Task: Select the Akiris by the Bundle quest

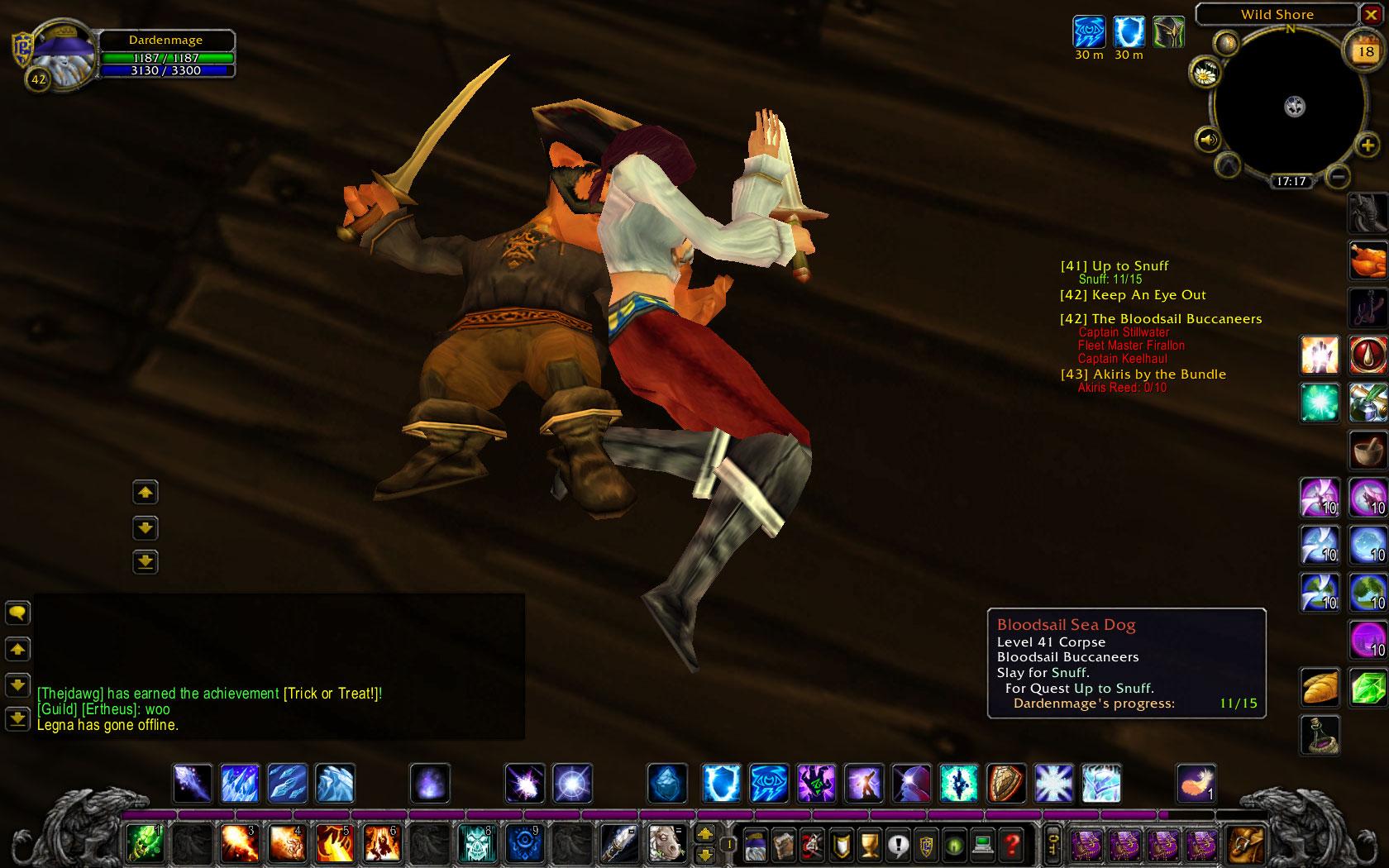Action: point(1143,374)
